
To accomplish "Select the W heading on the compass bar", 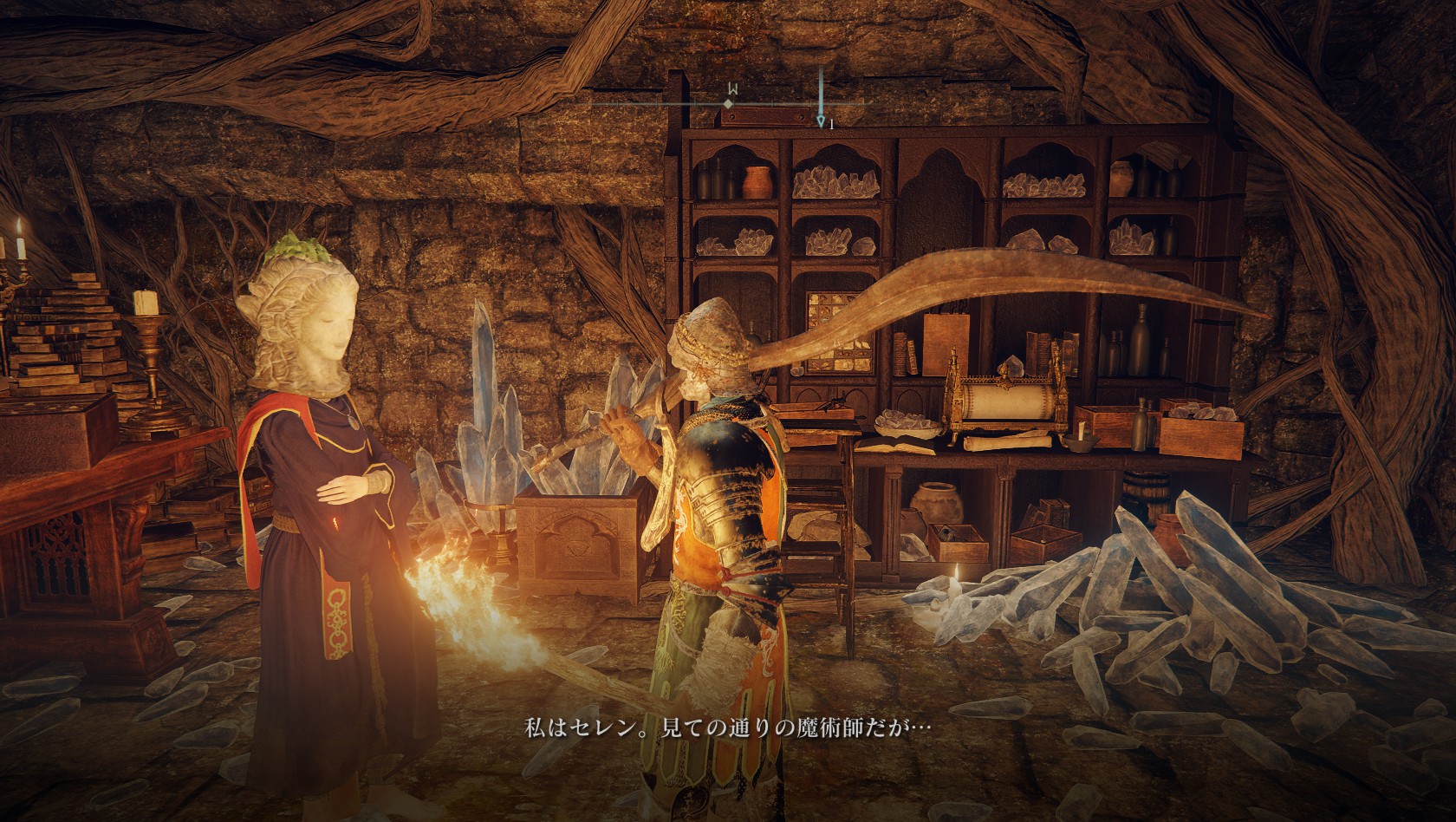I will click(x=732, y=89).
